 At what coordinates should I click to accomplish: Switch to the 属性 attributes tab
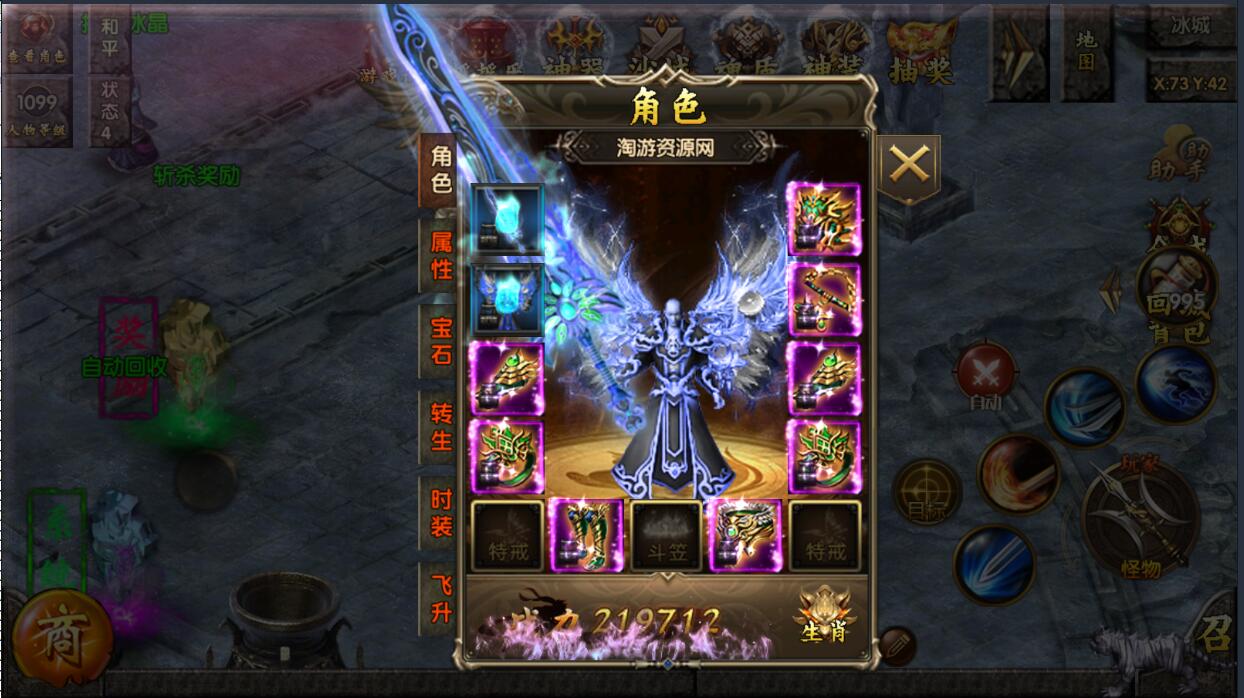440,256
